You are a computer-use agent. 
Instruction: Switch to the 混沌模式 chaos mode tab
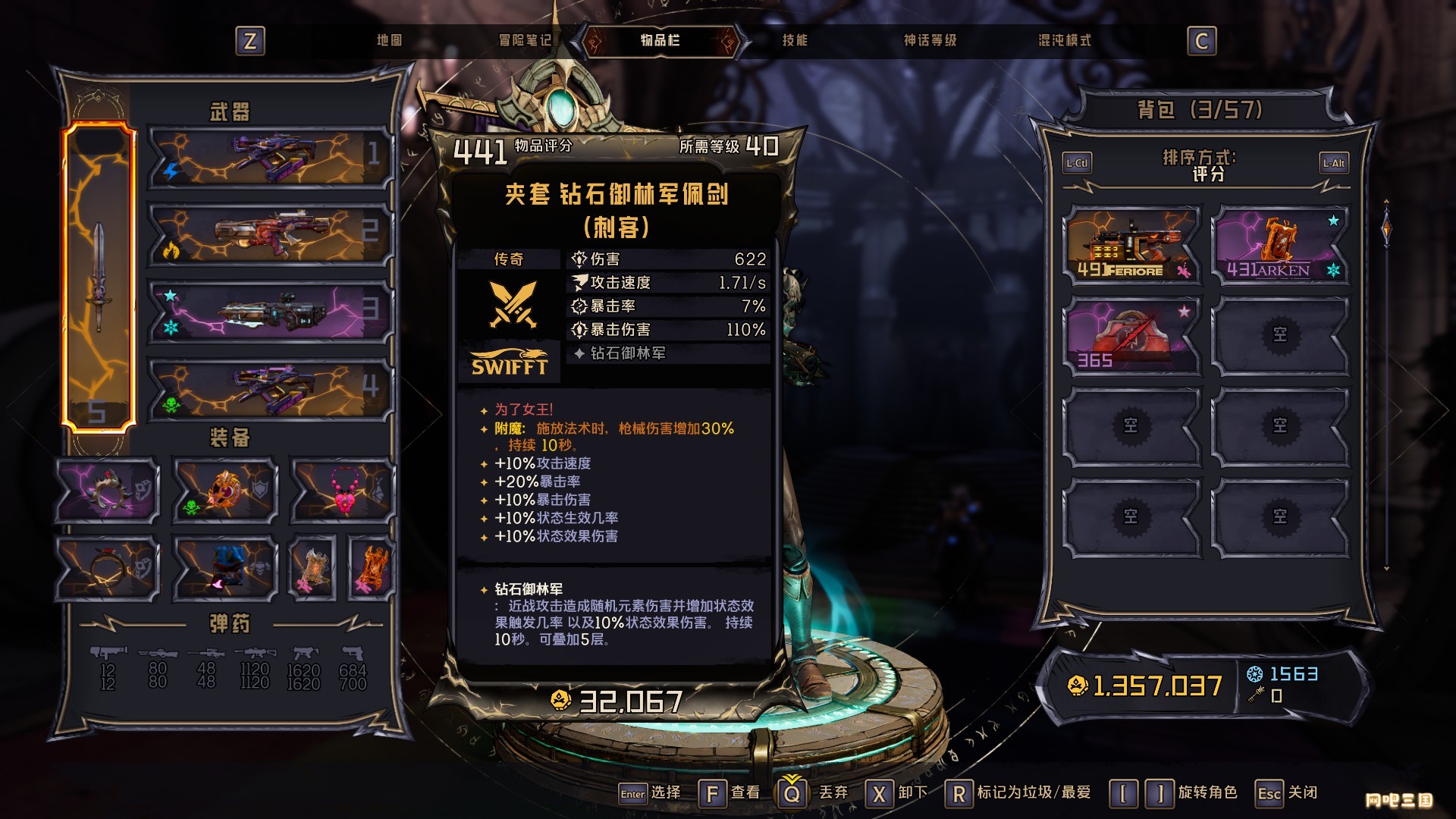coord(1065,40)
